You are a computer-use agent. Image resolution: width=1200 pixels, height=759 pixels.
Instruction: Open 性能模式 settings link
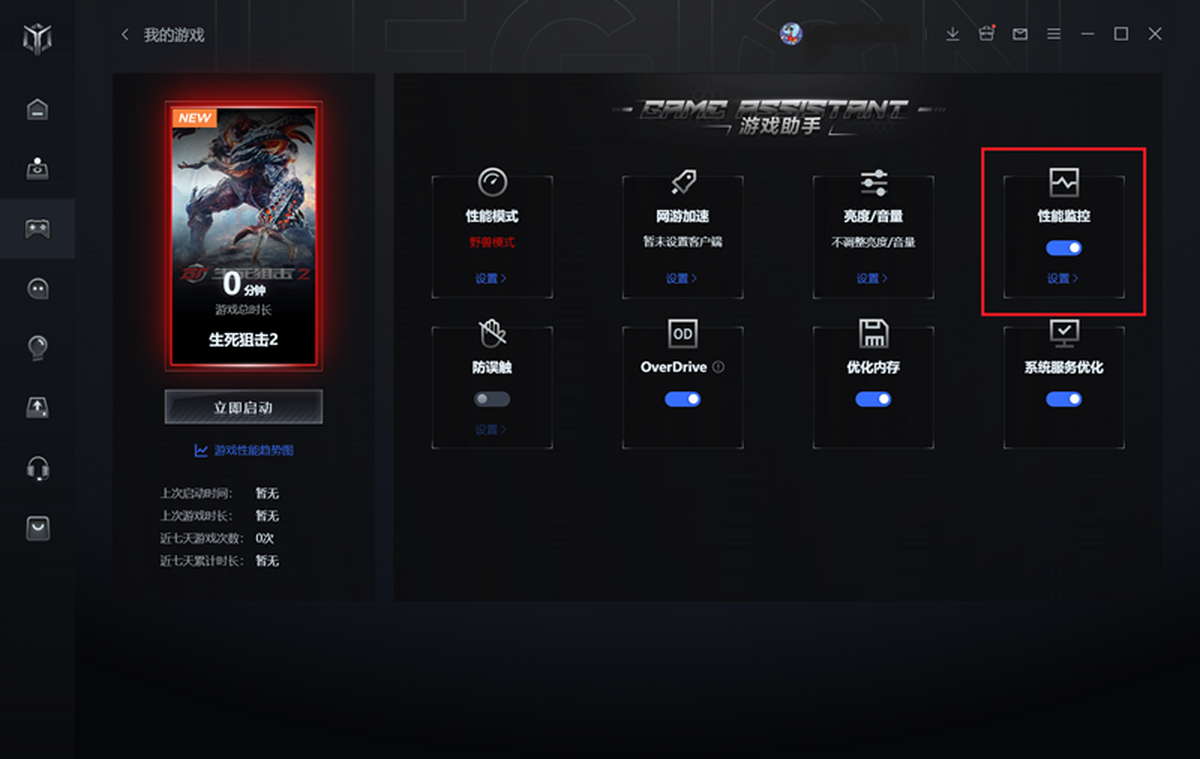coord(490,279)
